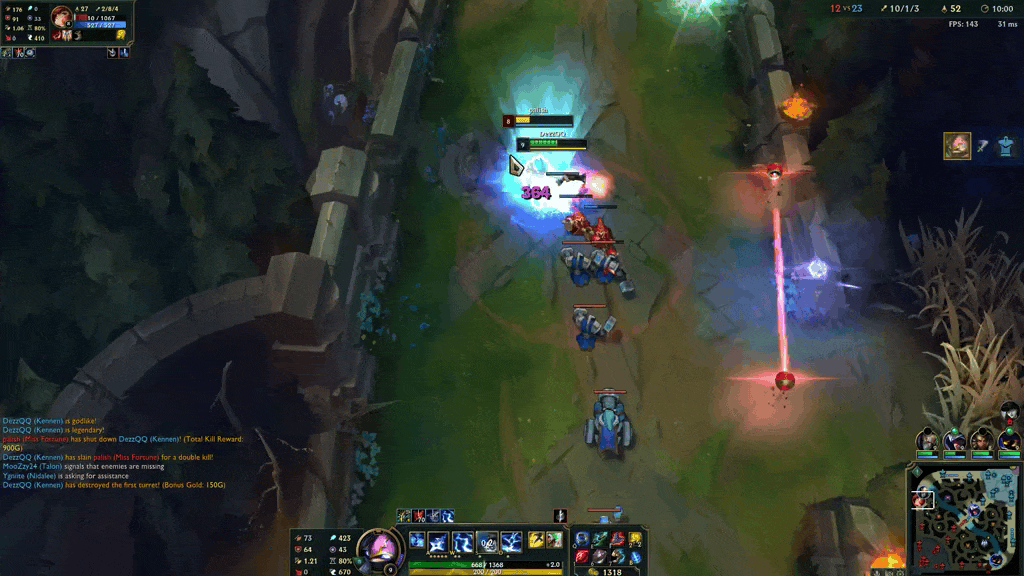Use the blue trinket in the inventory

(x=635, y=557)
